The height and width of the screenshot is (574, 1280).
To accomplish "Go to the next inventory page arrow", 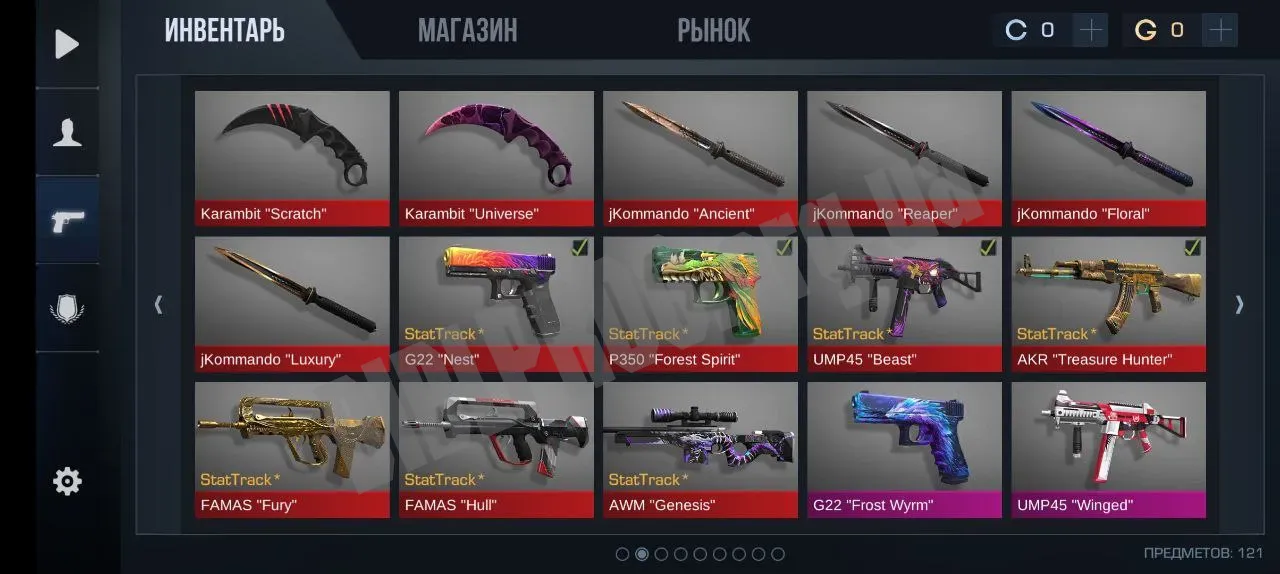I will click(1239, 304).
